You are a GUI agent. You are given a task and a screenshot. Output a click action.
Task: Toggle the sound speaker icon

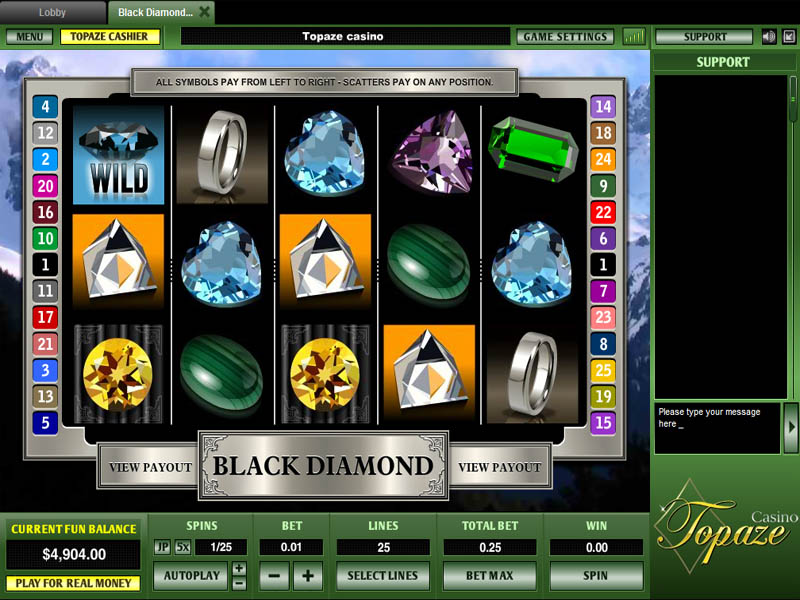768,37
